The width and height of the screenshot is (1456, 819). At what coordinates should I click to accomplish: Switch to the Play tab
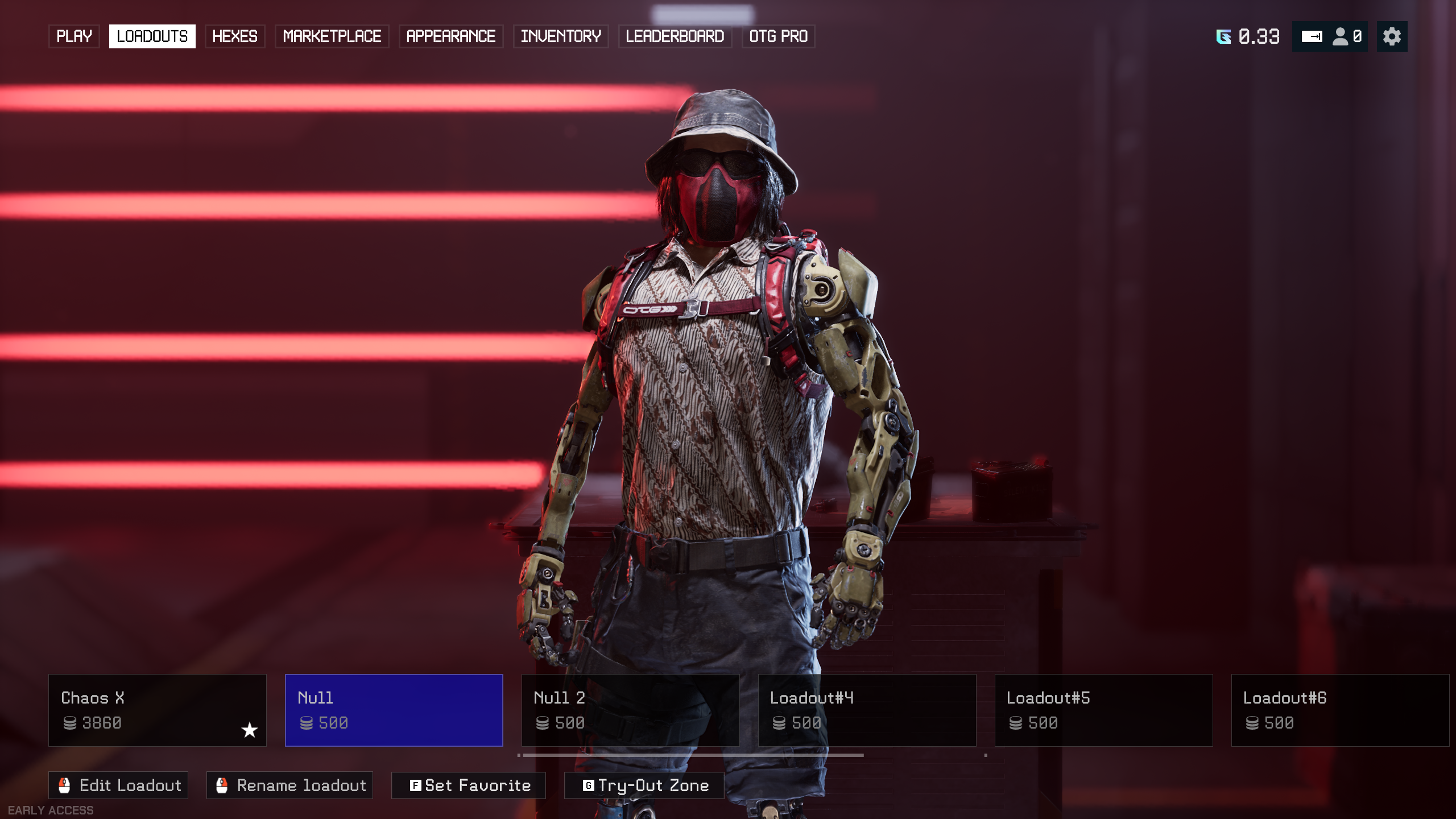pos(74,36)
